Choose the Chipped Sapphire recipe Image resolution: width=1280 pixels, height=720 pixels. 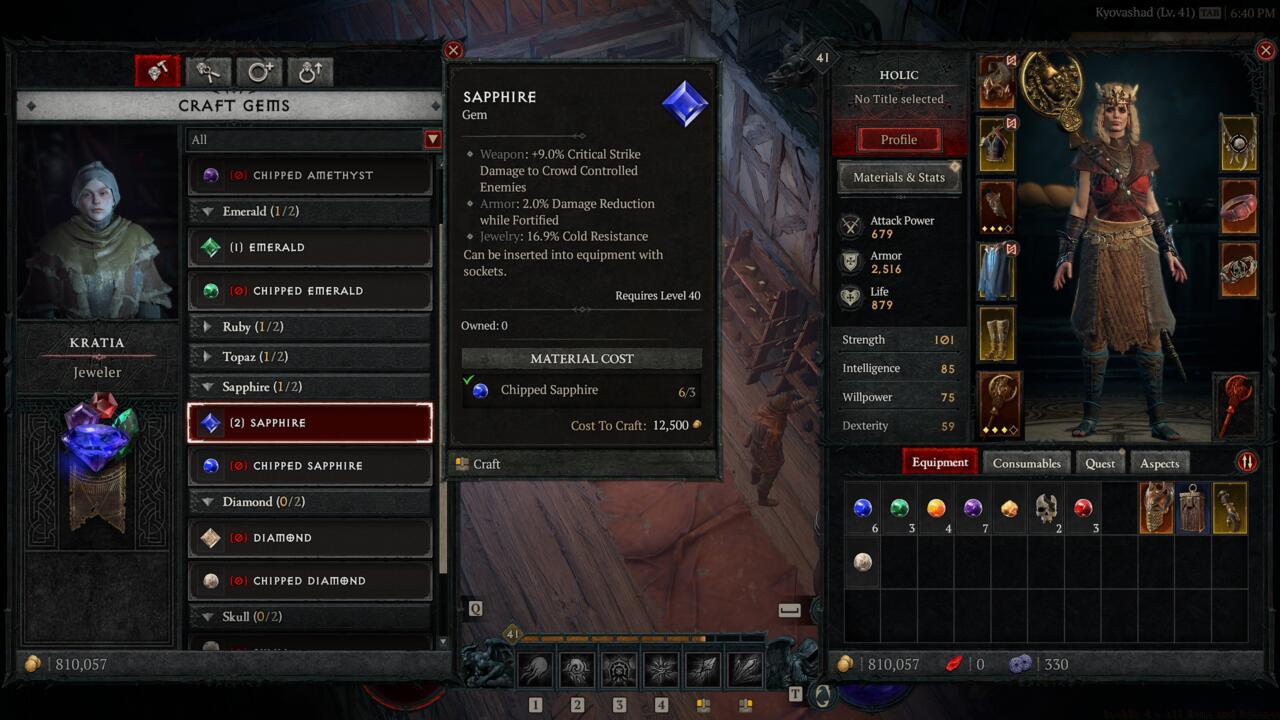pos(310,466)
